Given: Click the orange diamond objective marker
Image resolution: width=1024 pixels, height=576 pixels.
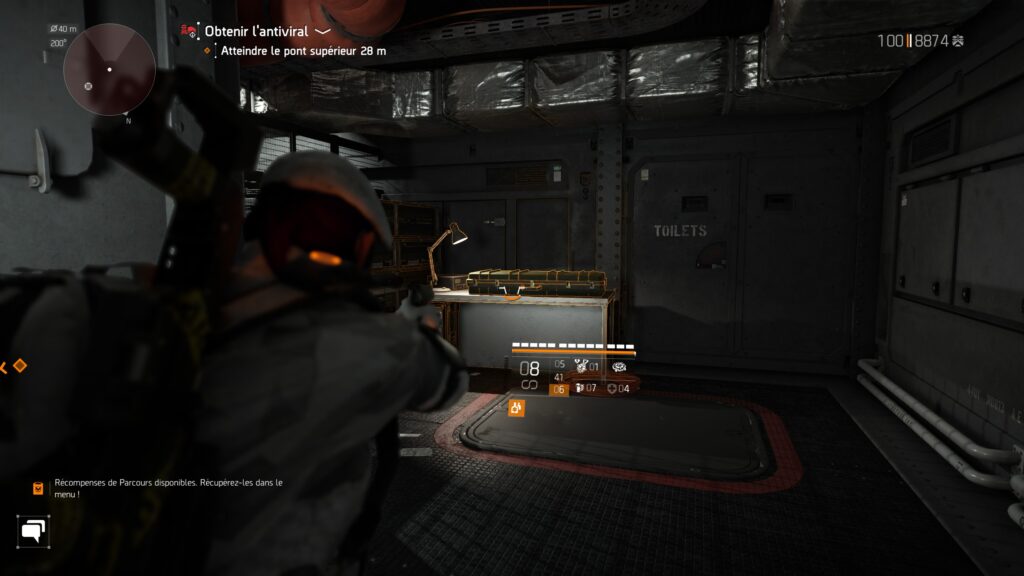Looking at the screenshot, I should point(19,366).
